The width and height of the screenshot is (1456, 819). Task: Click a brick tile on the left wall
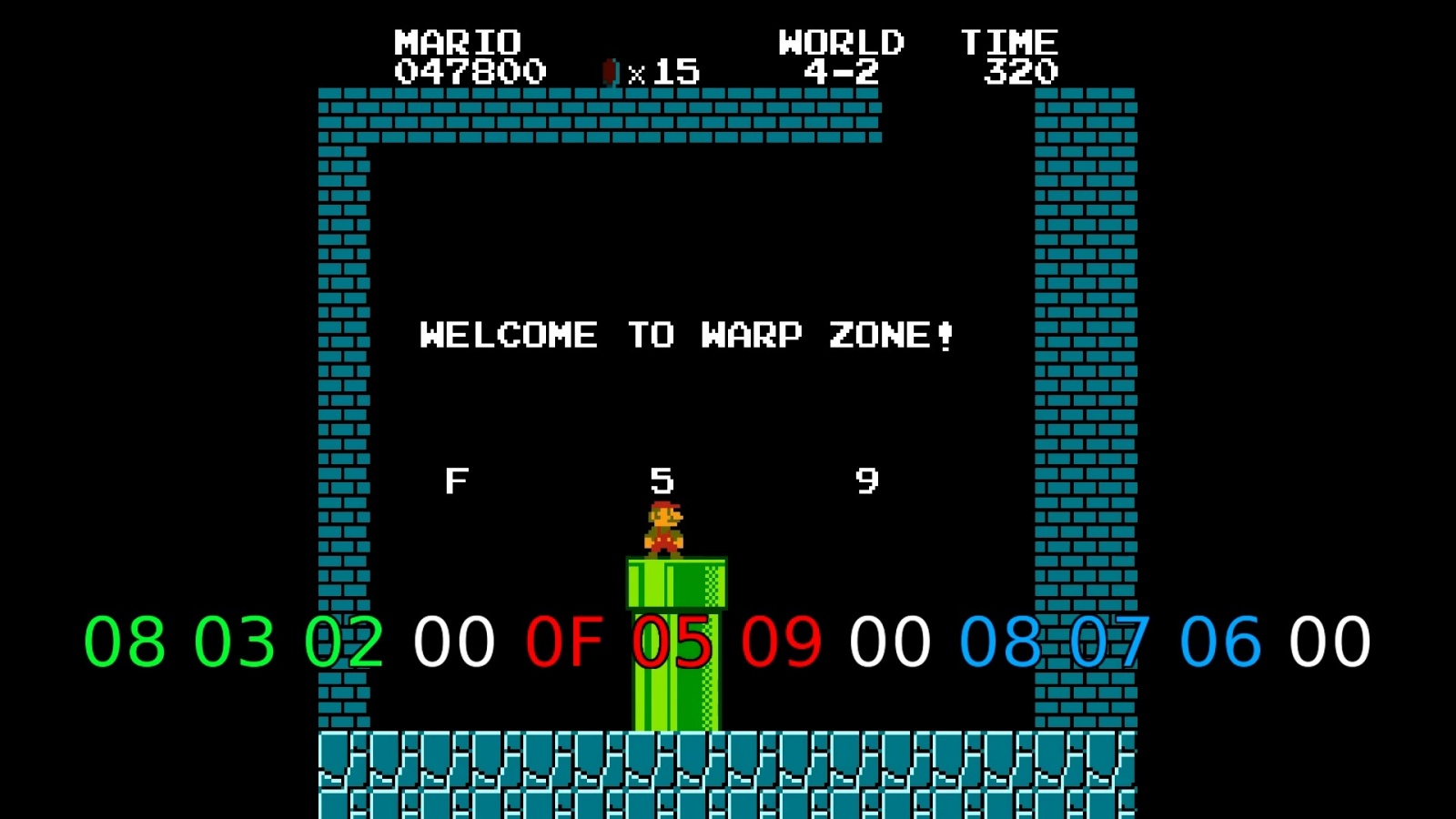pos(344,273)
